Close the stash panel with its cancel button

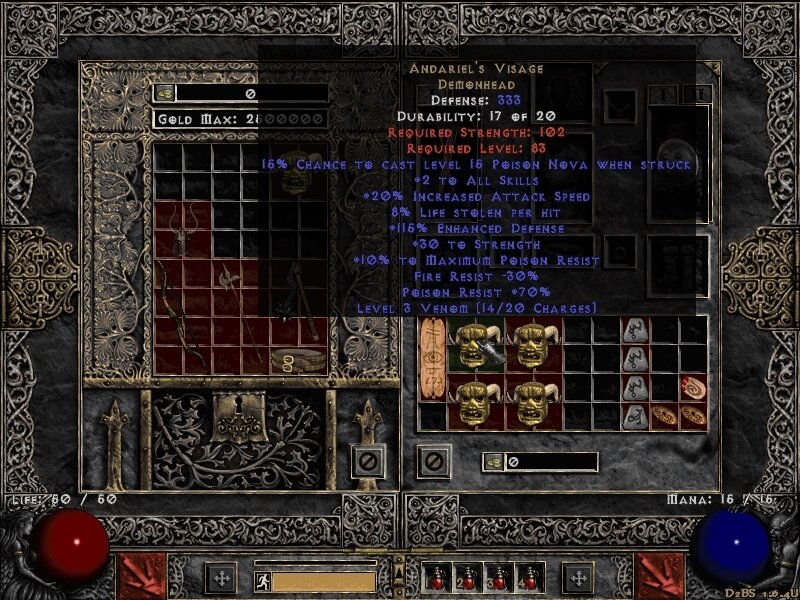tap(368, 461)
